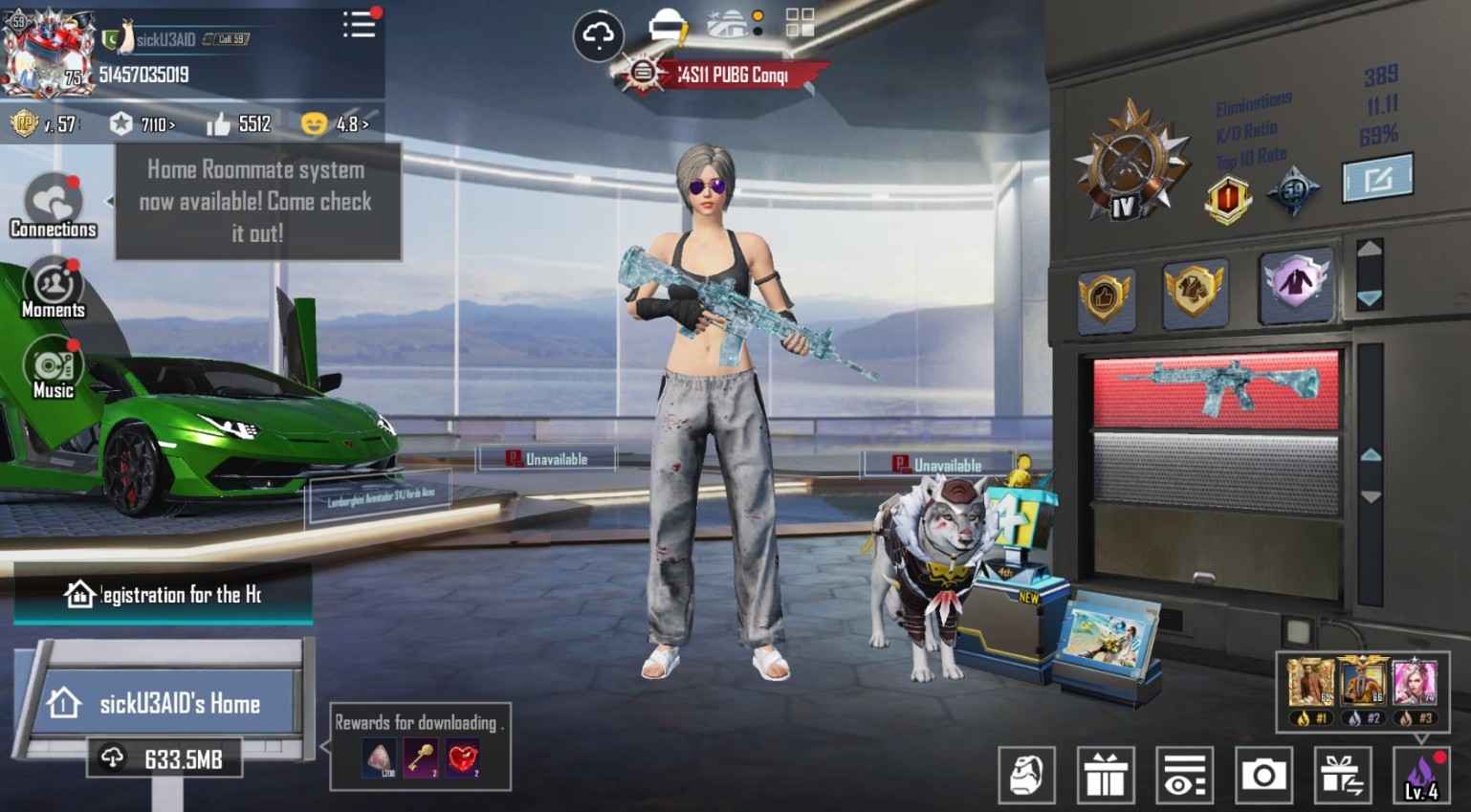Open the Moments panel
This screenshot has height=812, width=1471.
tap(53, 285)
